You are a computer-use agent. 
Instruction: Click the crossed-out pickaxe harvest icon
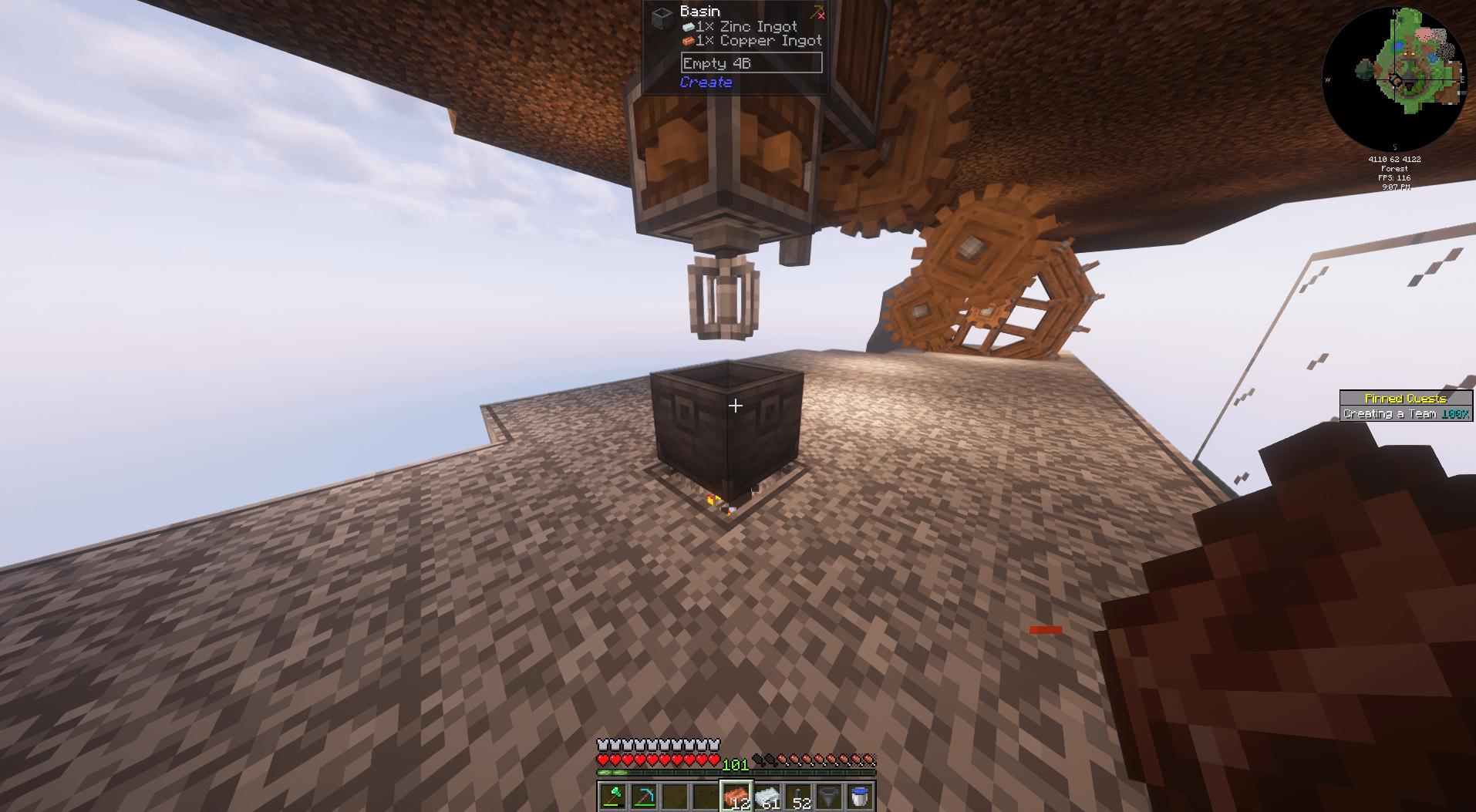coord(818,12)
